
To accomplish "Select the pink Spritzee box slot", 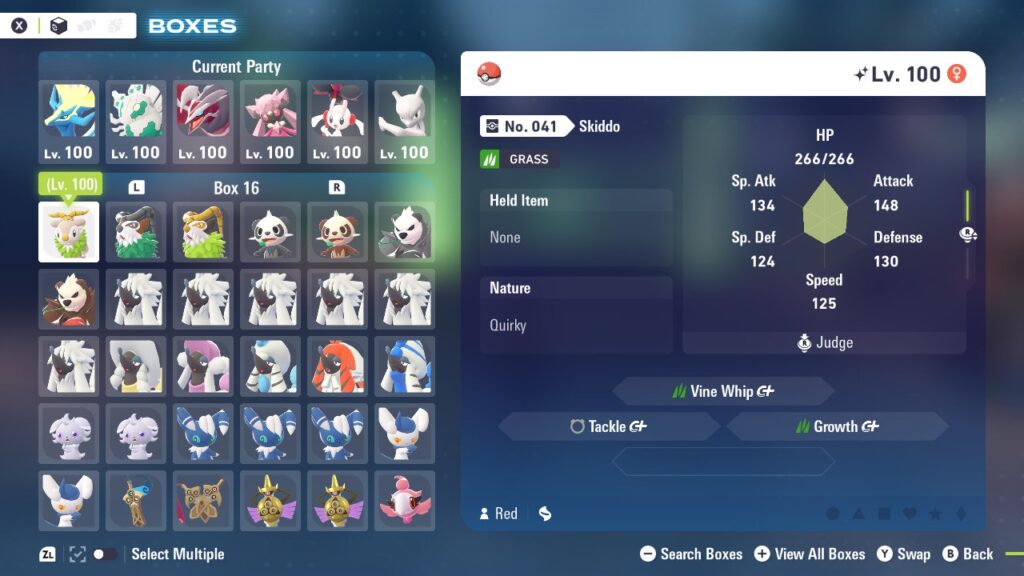I will (x=405, y=501).
